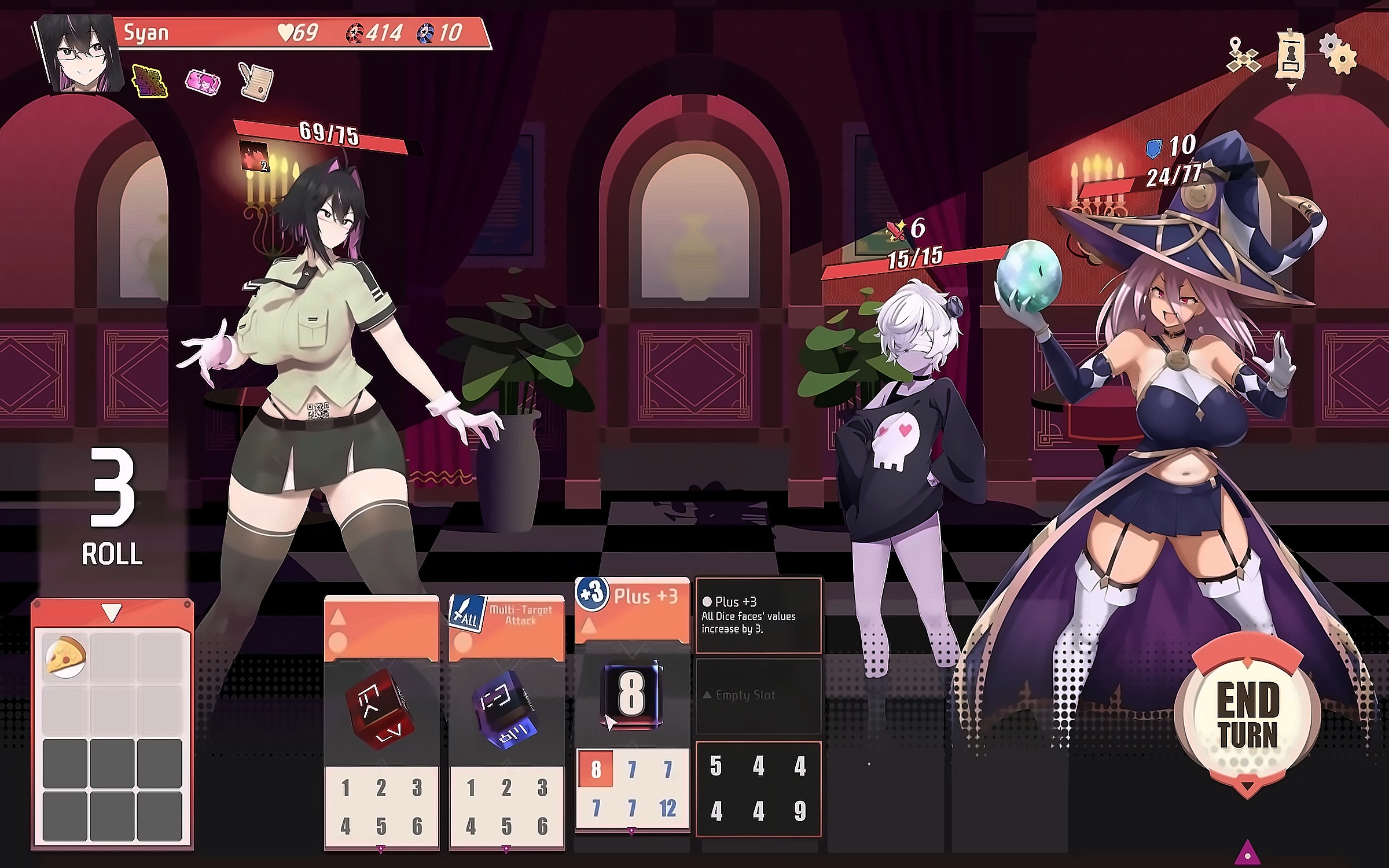1389x868 pixels.
Task: Expand the inventory panel arrow
Action: (x=112, y=612)
